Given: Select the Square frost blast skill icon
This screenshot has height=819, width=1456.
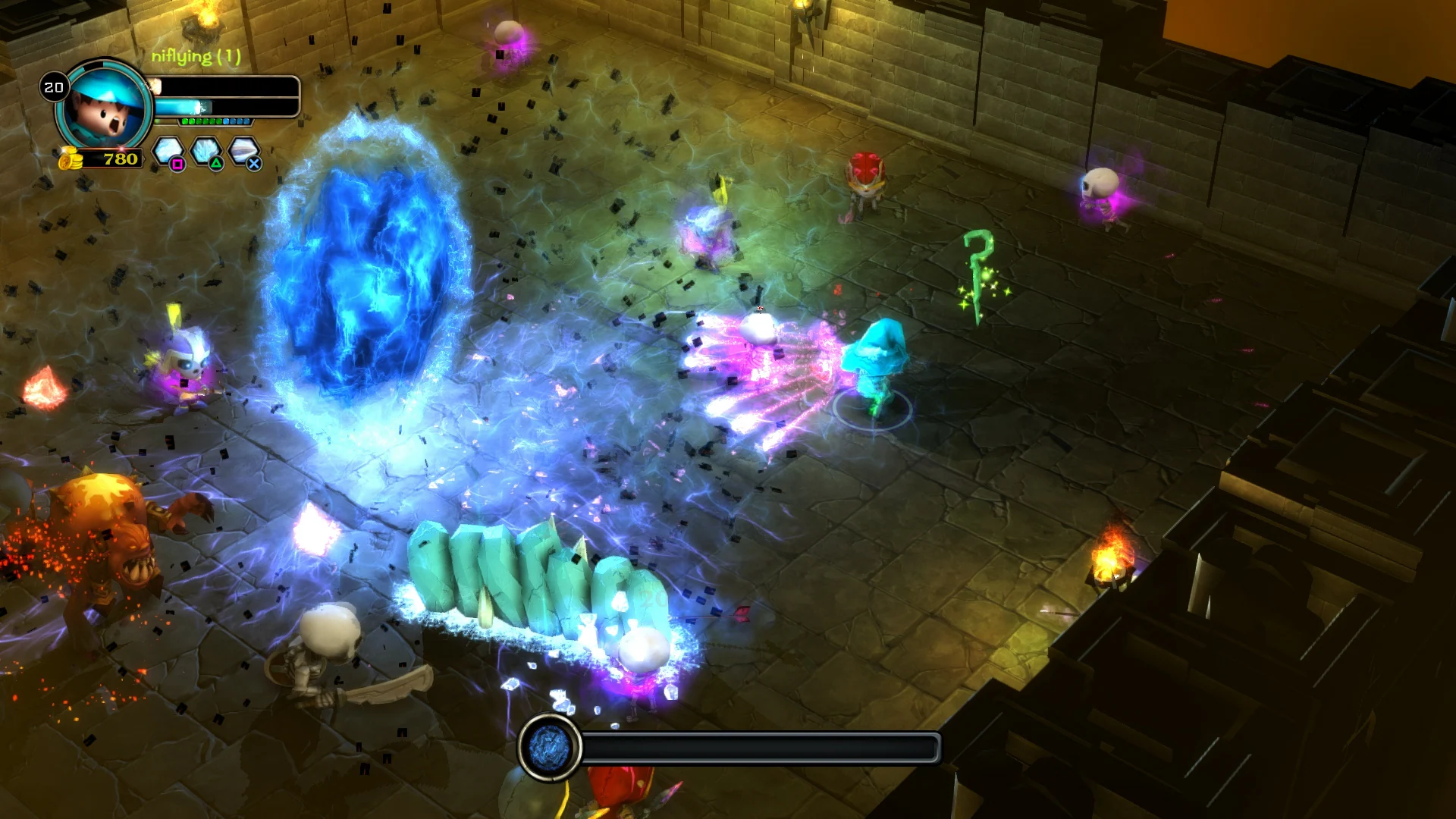Looking at the screenshot, I should pyautogui.click(x=168, y=149).
